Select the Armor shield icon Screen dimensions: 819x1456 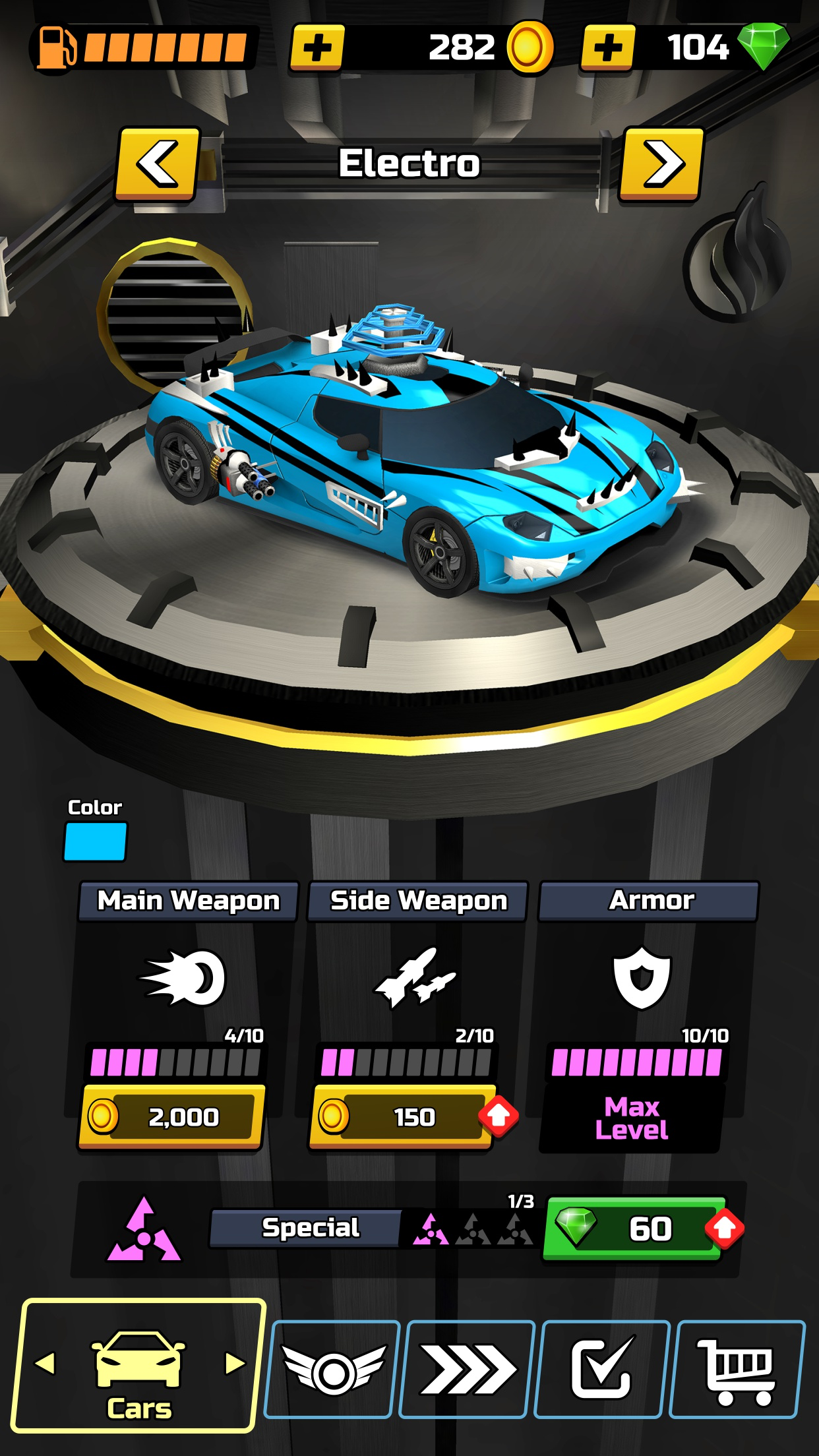(x=642, y=977)
